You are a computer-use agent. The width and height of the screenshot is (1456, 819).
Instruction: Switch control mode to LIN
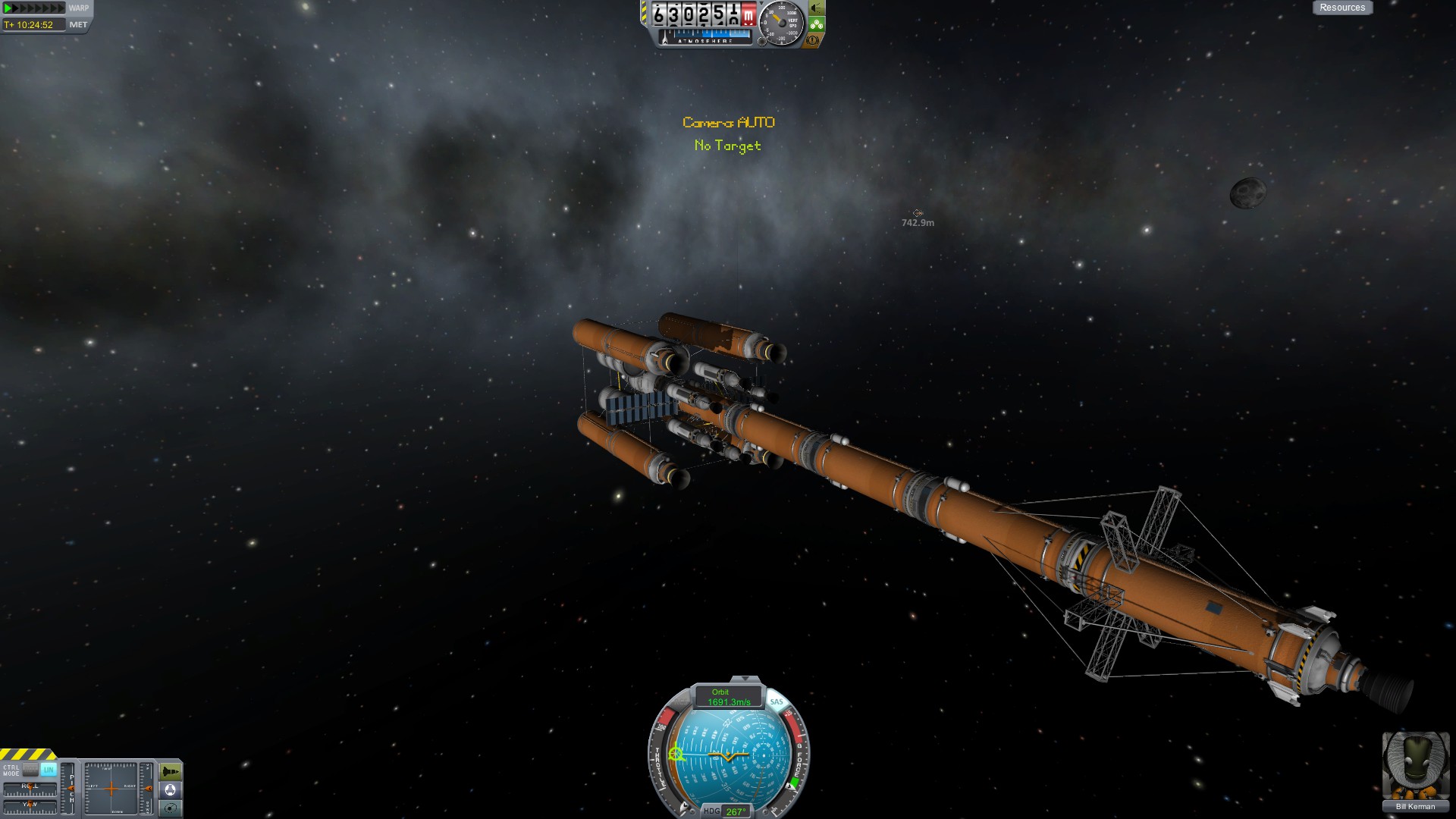tap(49, 770)
